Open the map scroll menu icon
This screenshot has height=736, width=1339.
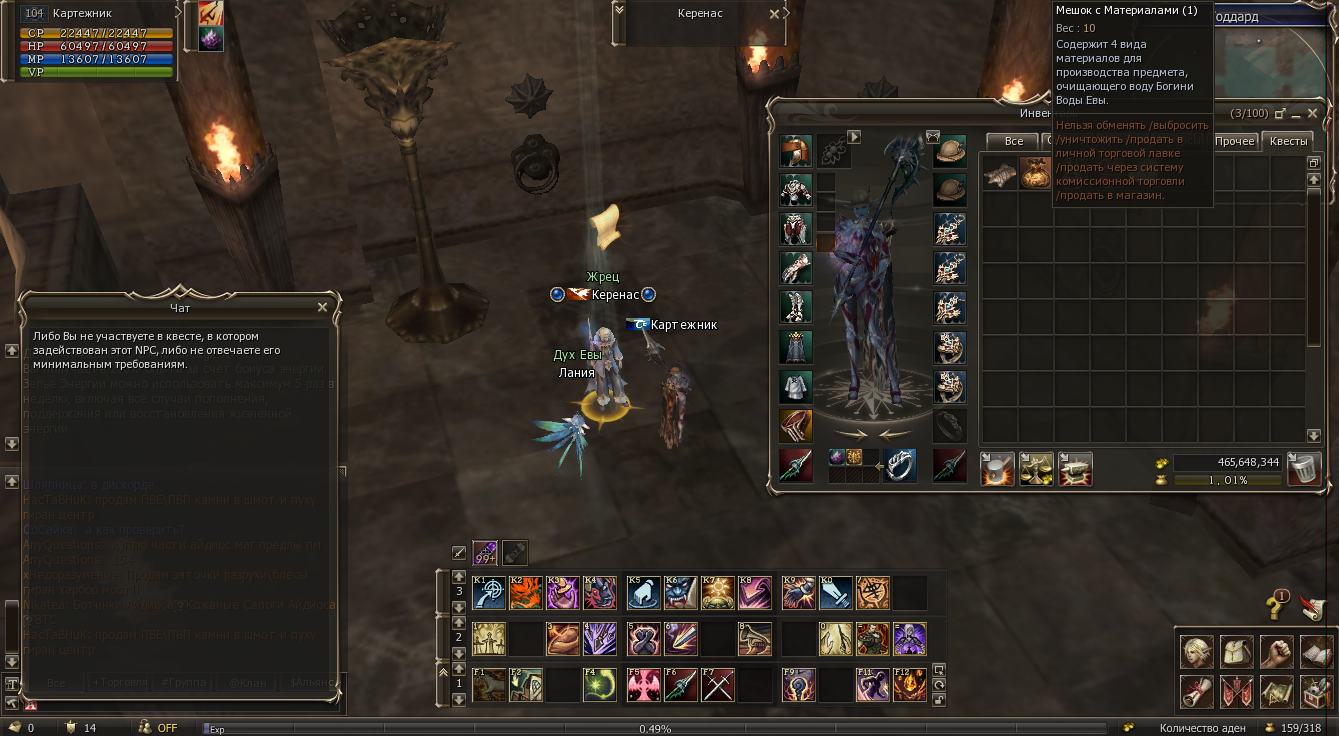(1276, 691)
